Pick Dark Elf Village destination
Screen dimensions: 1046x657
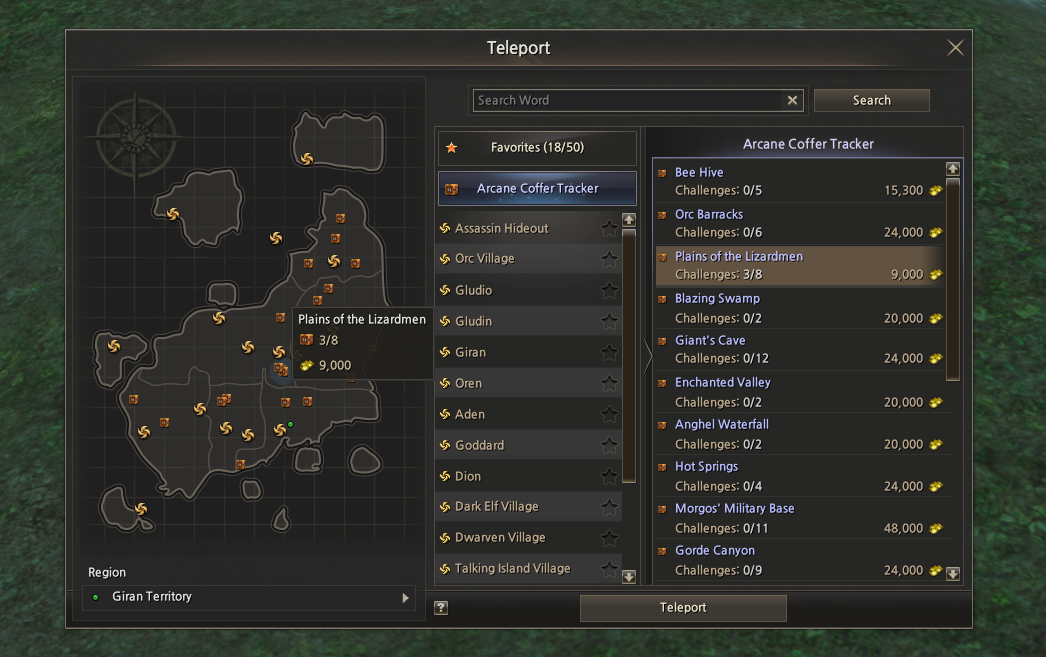click(x=497, y=506)
